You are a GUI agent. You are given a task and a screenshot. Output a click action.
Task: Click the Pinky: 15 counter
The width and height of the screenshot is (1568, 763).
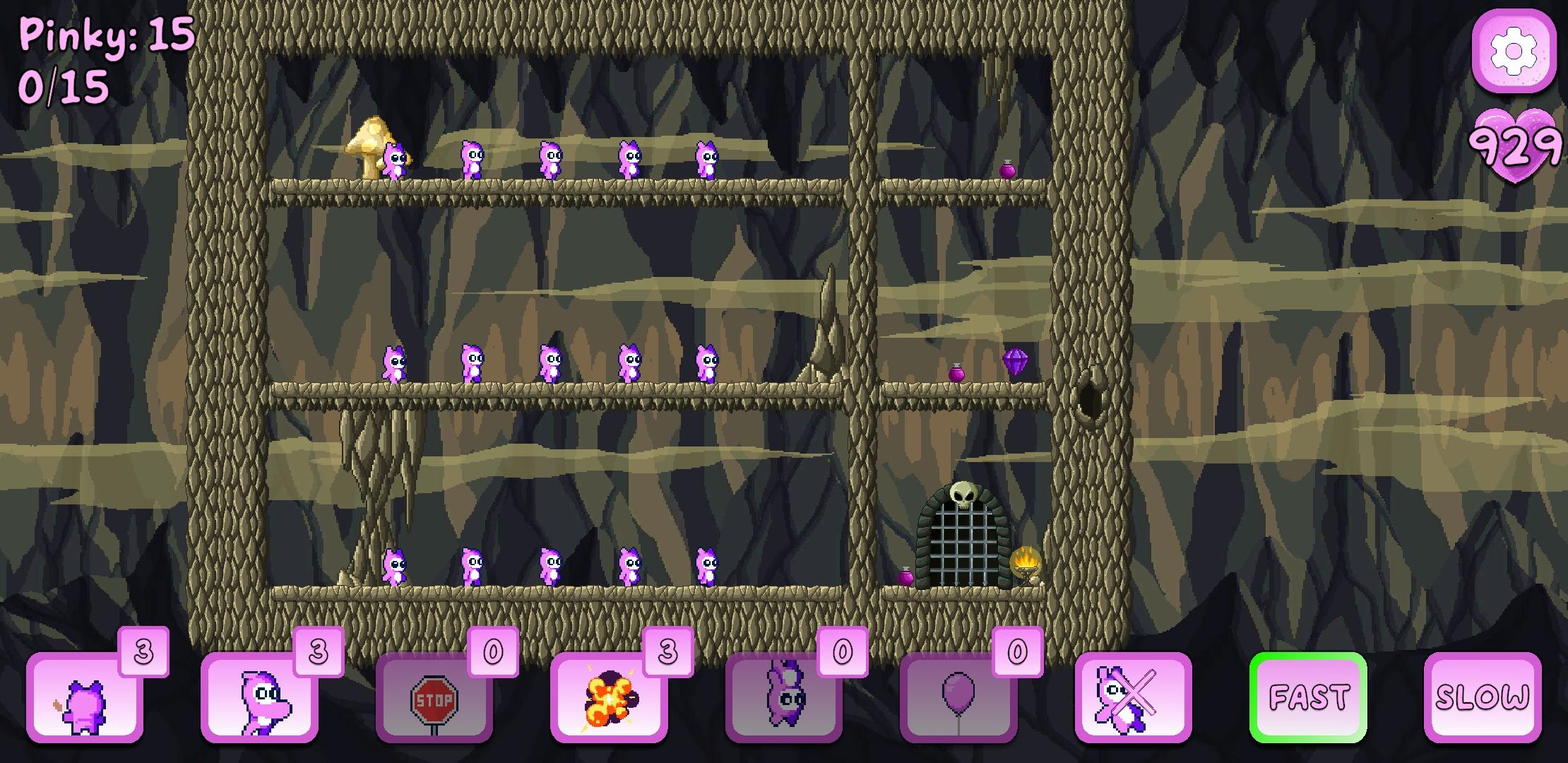(x=106, y=35)
